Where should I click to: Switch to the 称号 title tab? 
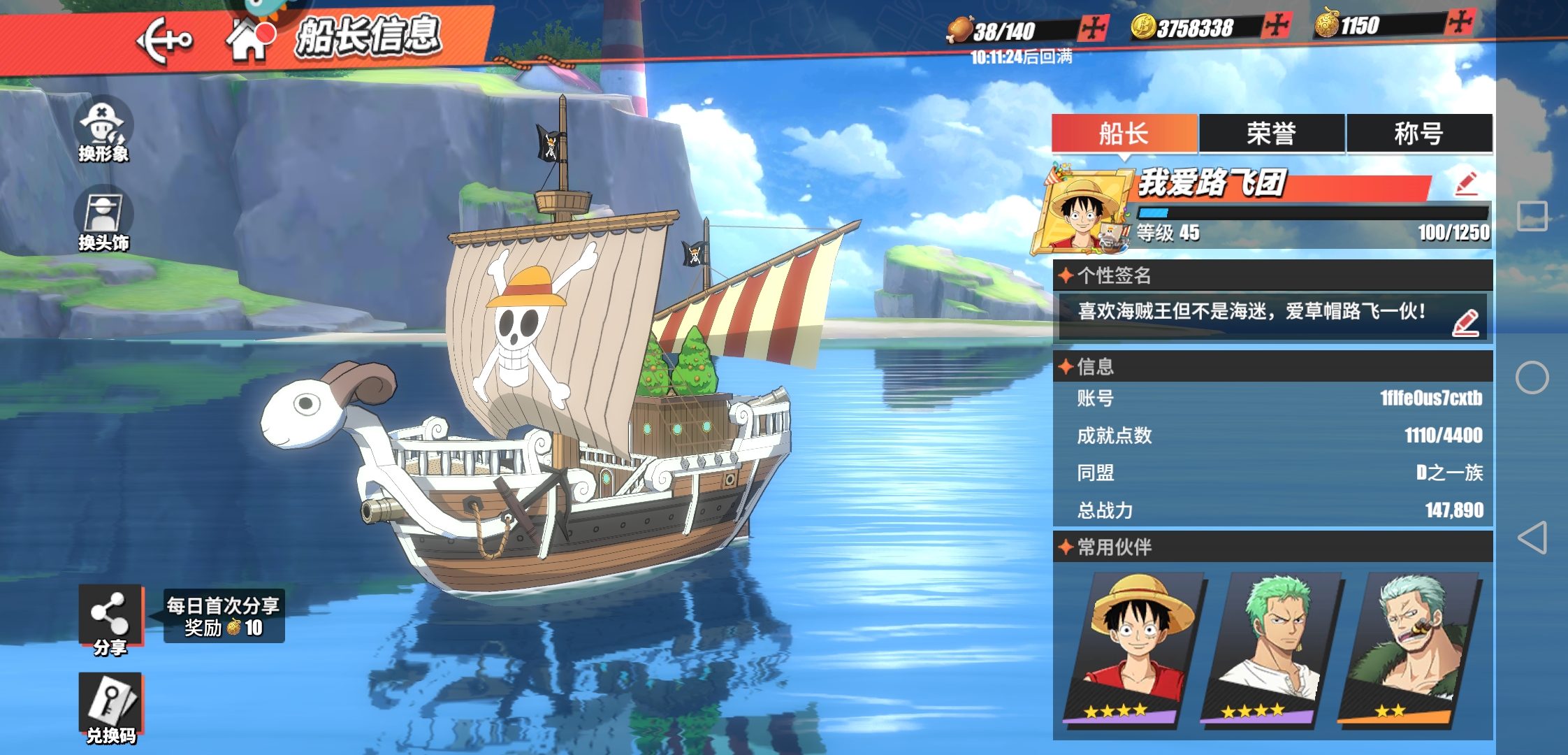(x=1419, y=133)
